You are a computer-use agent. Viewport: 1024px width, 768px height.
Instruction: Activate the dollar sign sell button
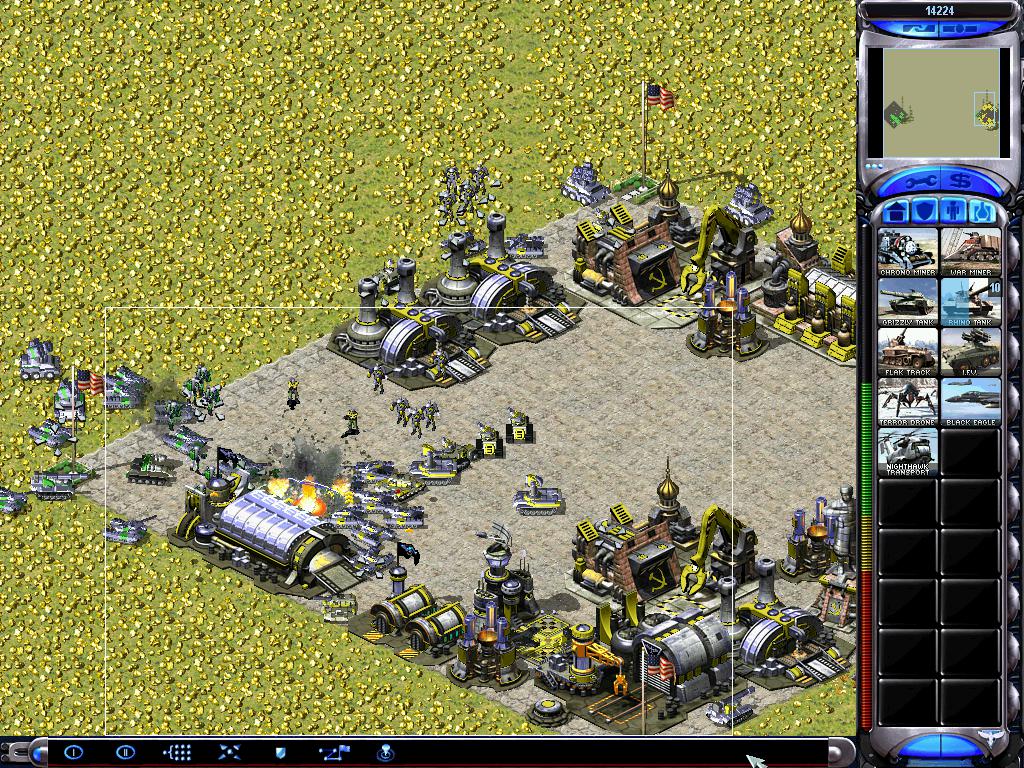(962, 181)
